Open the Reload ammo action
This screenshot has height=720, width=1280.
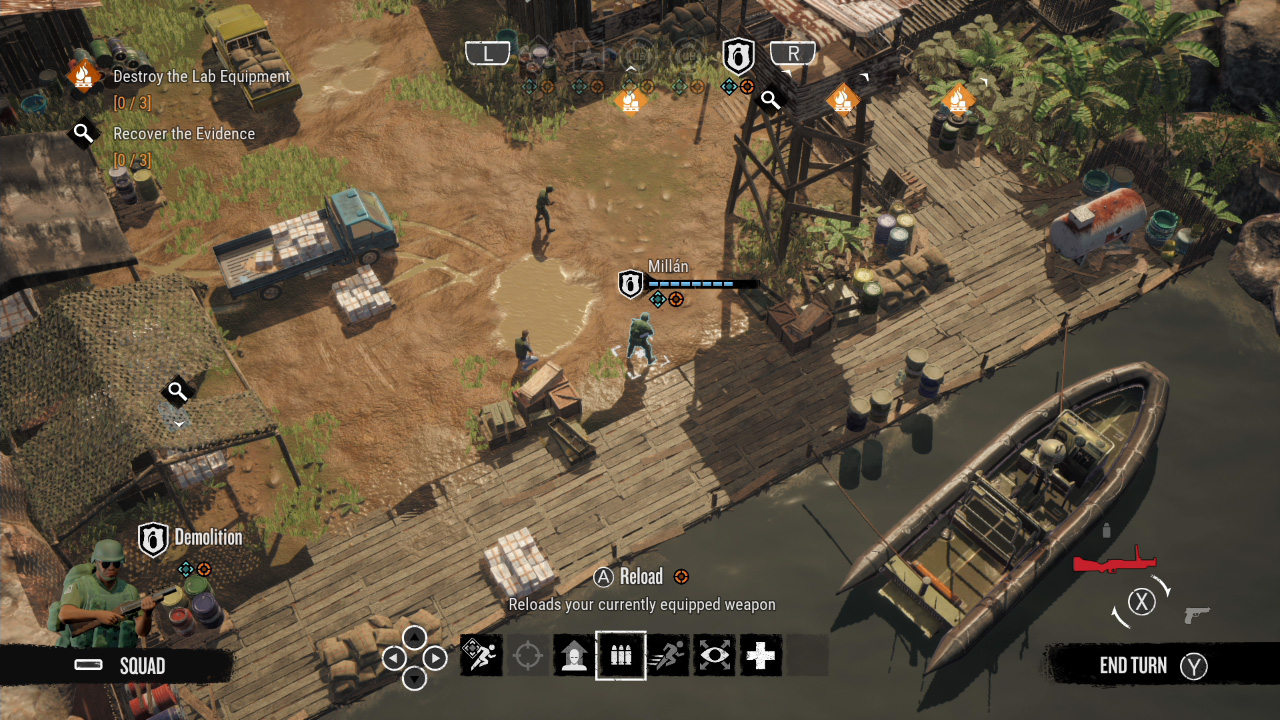tap(620, 655)
